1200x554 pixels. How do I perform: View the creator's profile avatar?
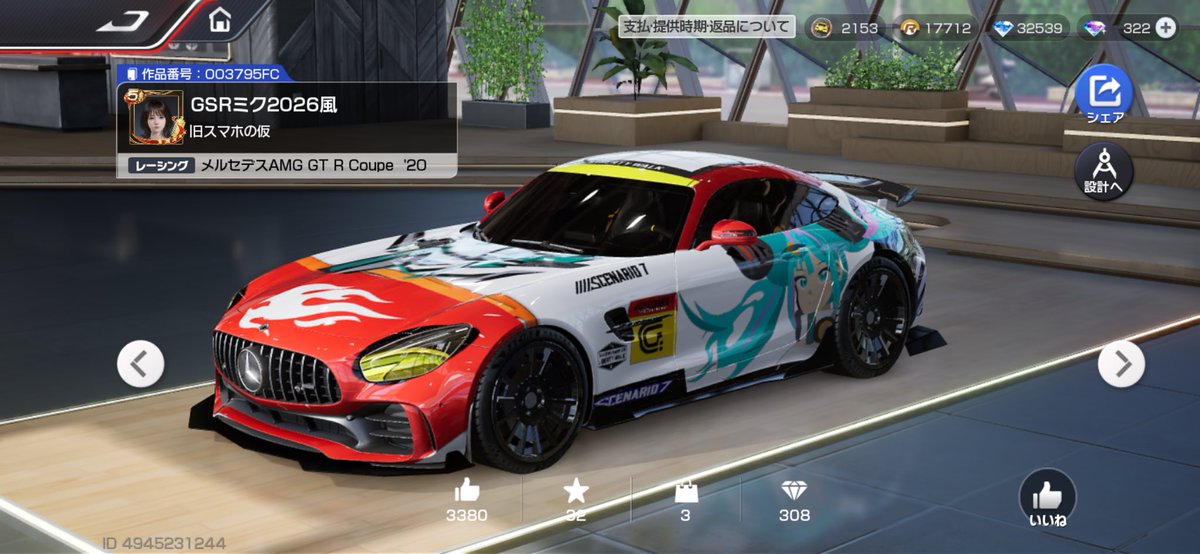tap(156, 116)
